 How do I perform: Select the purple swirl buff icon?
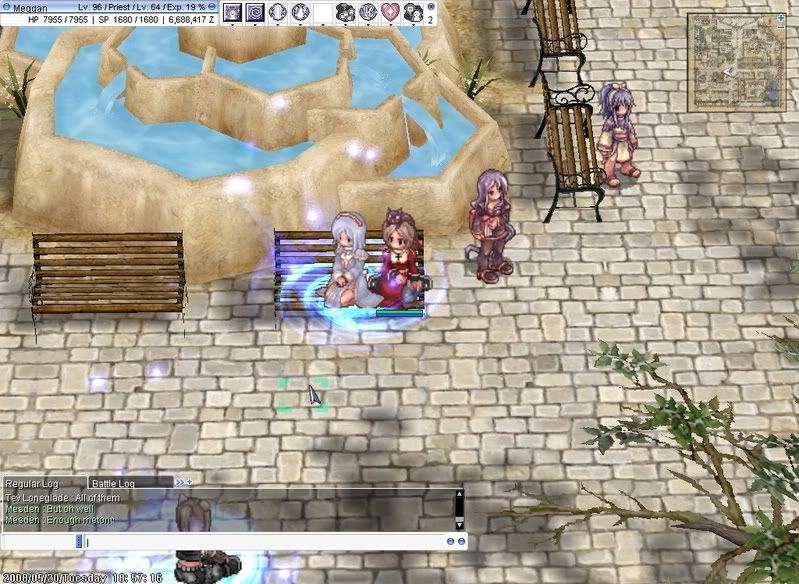[x=255, y=13]
